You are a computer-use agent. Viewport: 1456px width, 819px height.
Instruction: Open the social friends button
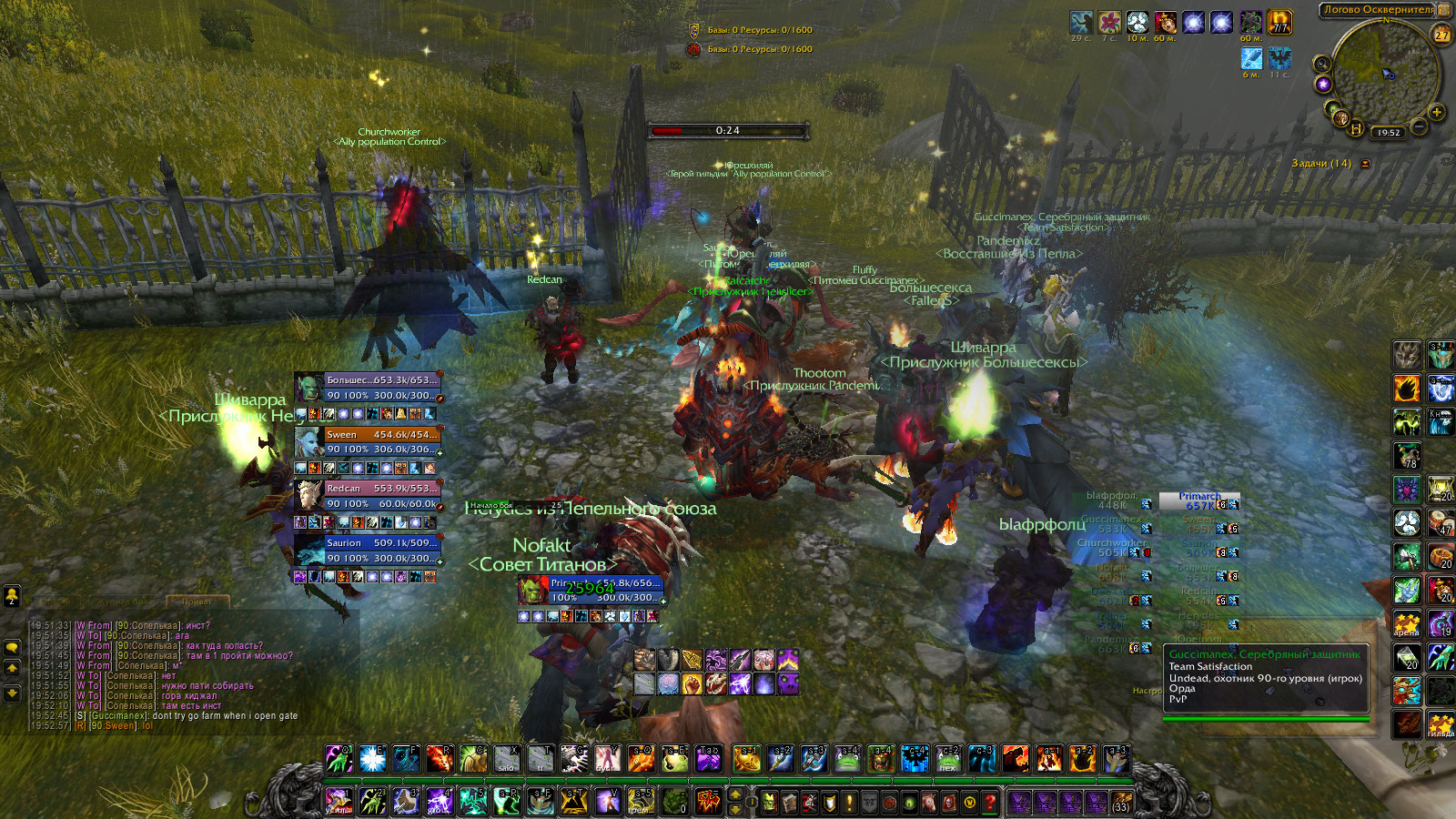(x=12, y=596)
